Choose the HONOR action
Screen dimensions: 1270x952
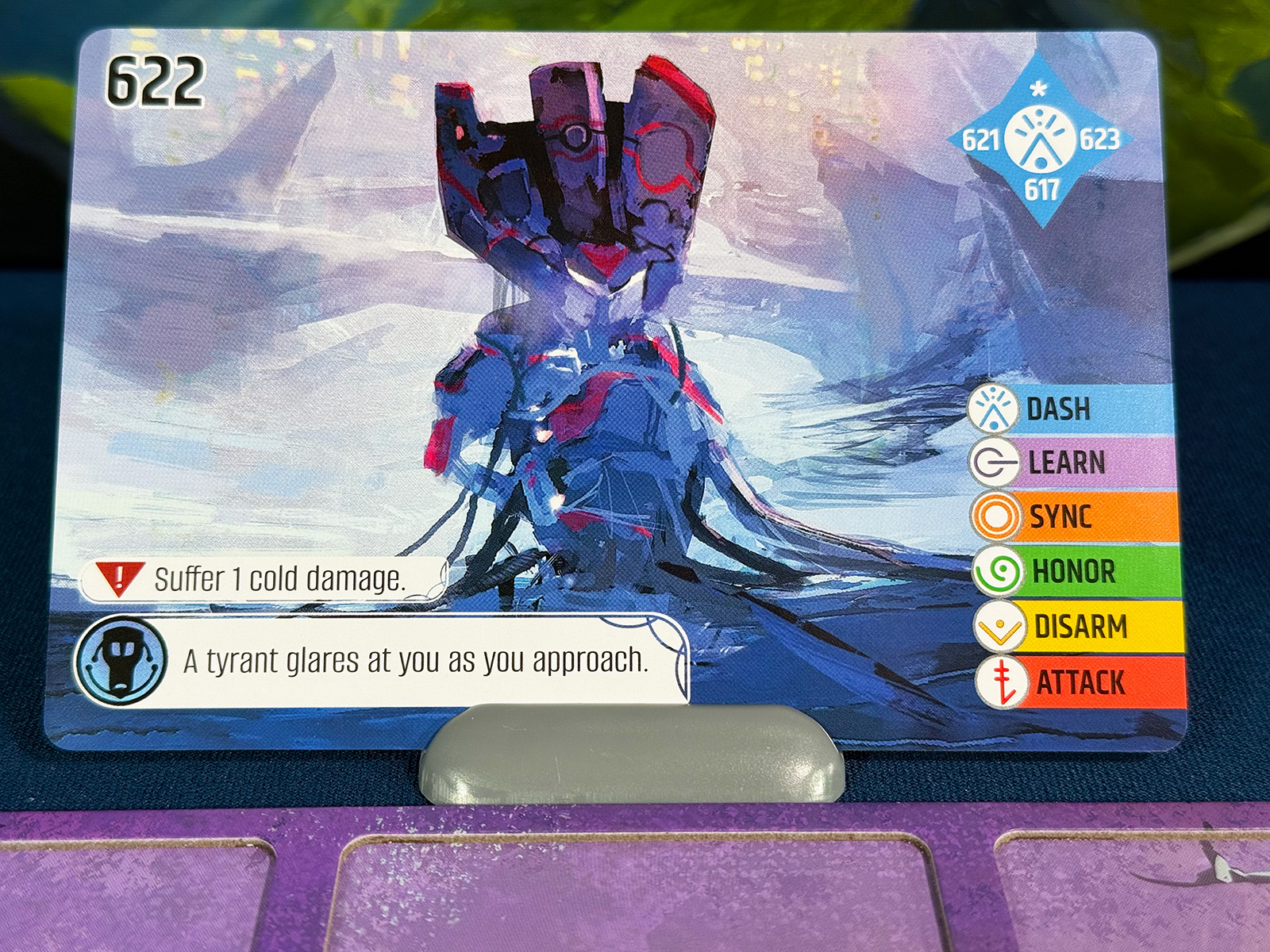pyautogui.click(x=1073, y=571)
